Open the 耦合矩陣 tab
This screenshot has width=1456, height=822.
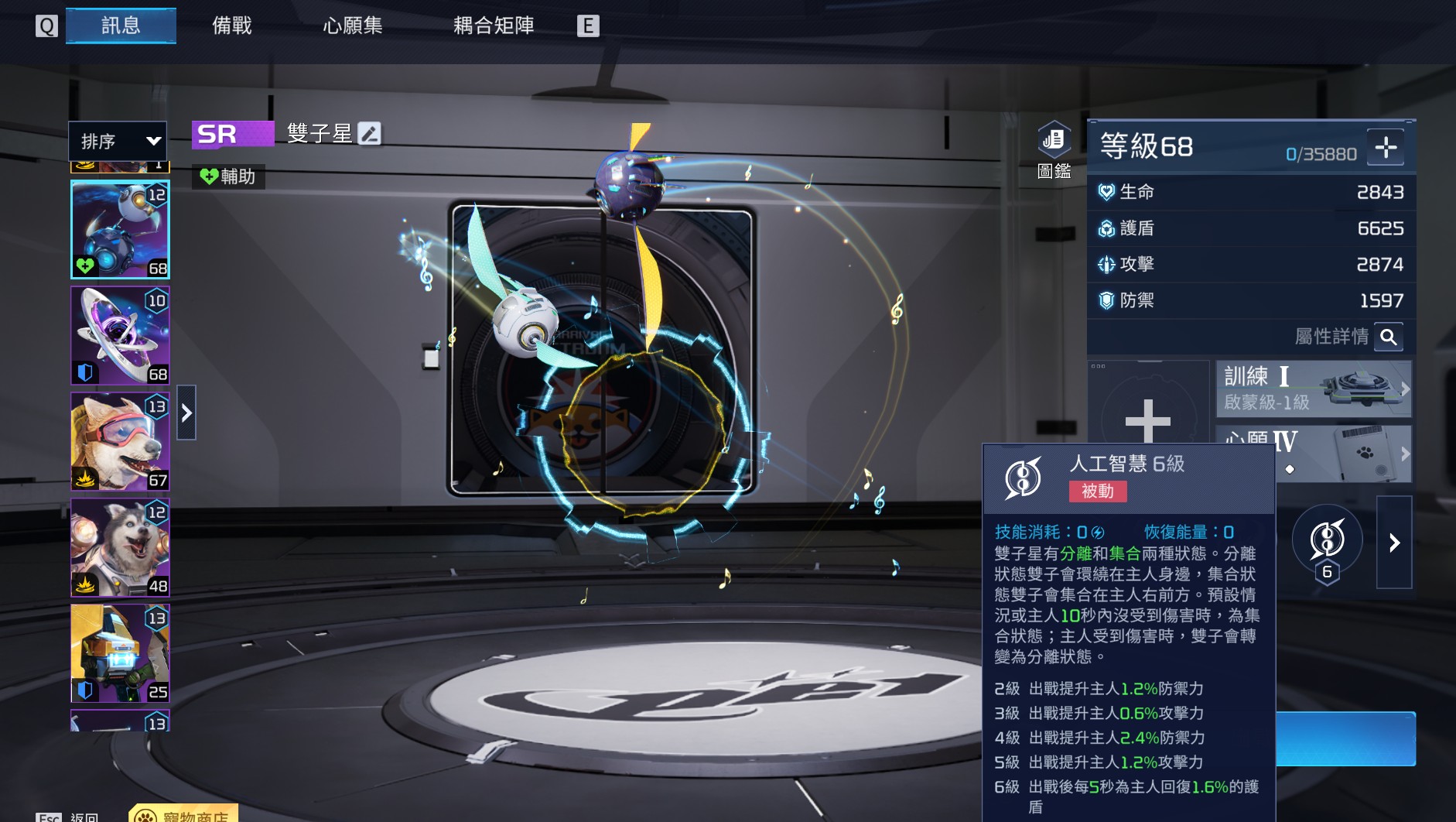pyautogui.click(x=493, y=26)
